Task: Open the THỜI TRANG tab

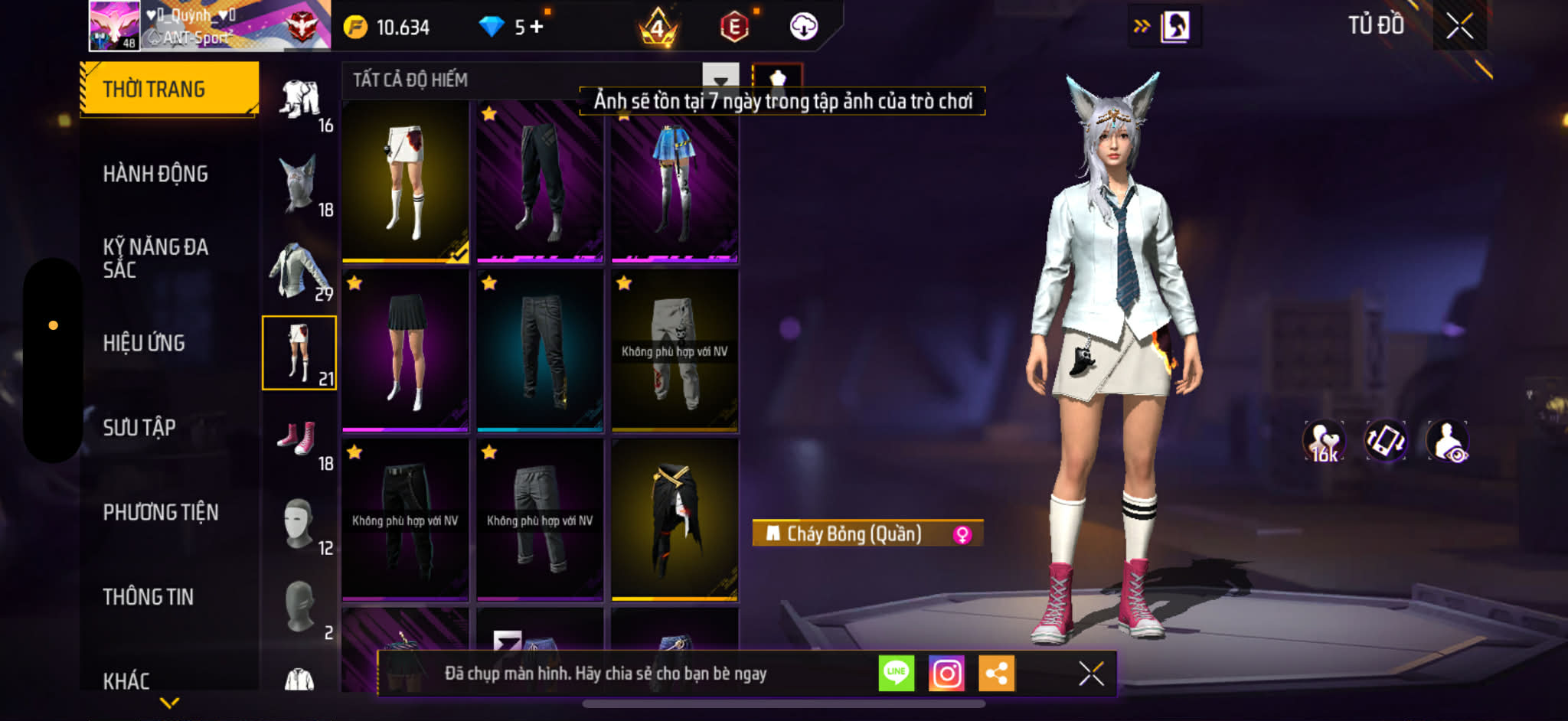Action: [x=169, y=89]
